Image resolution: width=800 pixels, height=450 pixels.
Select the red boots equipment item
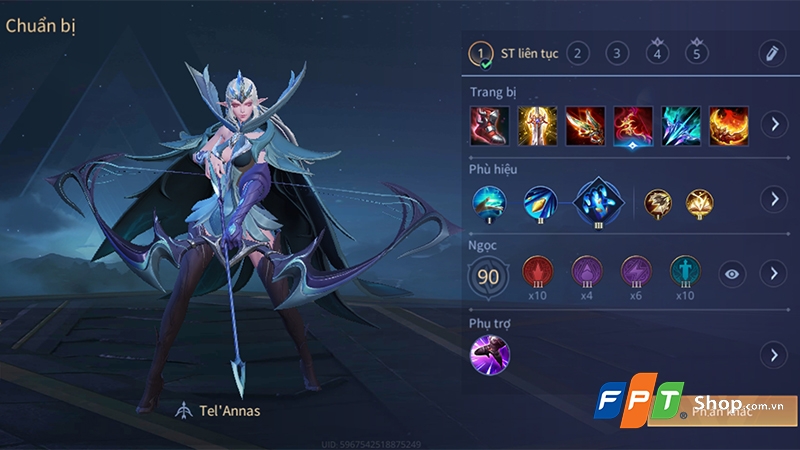click(490, 125)
